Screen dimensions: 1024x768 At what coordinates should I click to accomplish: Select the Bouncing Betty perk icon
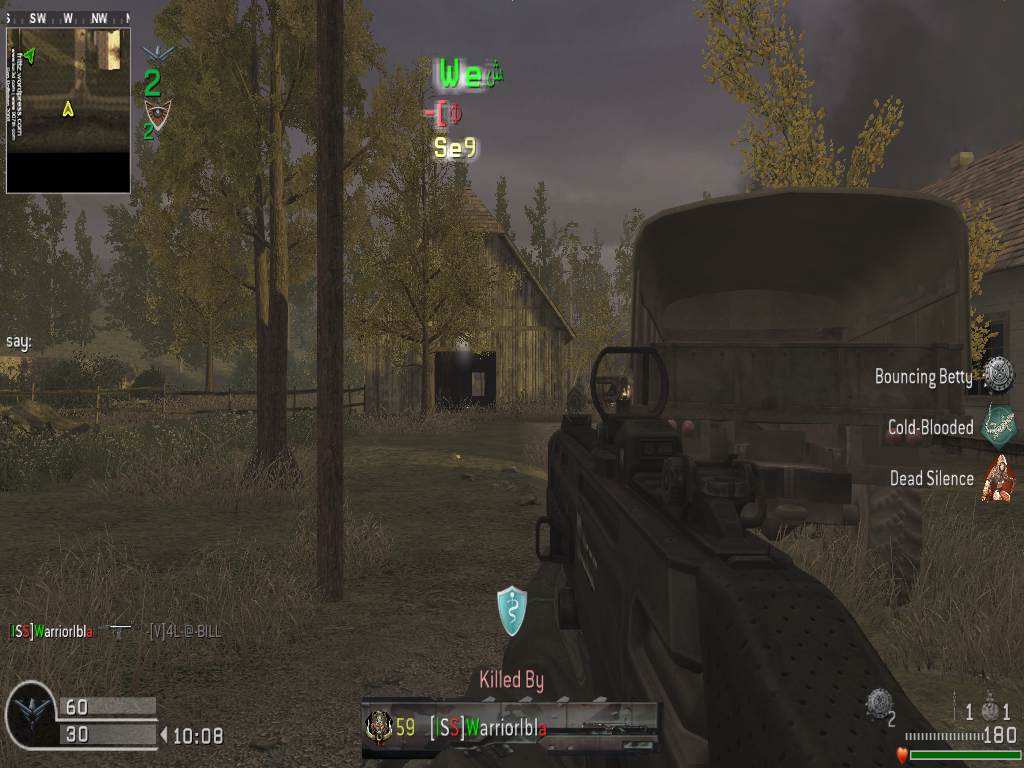click(x=997, y=375)
